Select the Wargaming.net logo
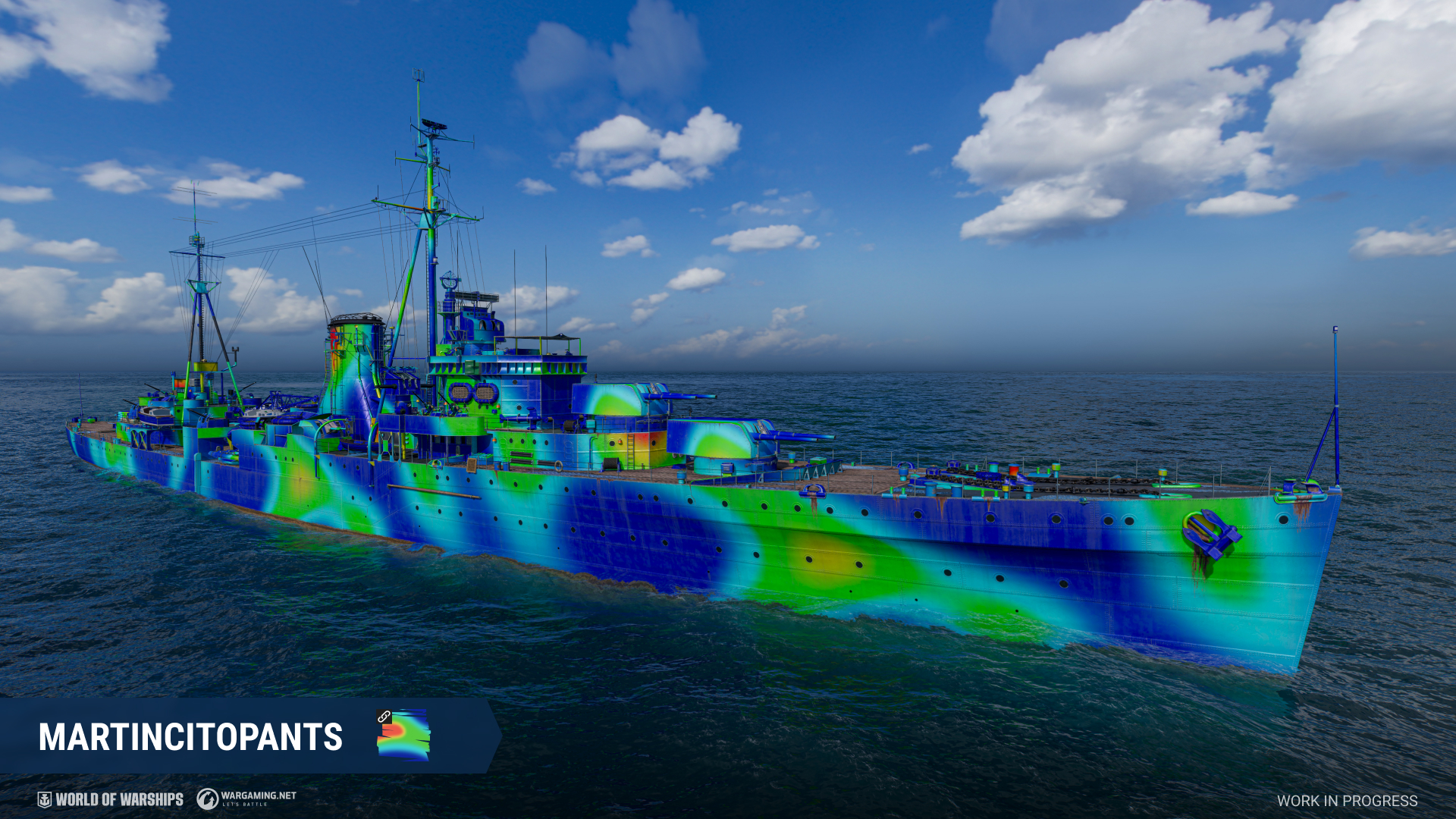1456x819 pixels. 246,799
